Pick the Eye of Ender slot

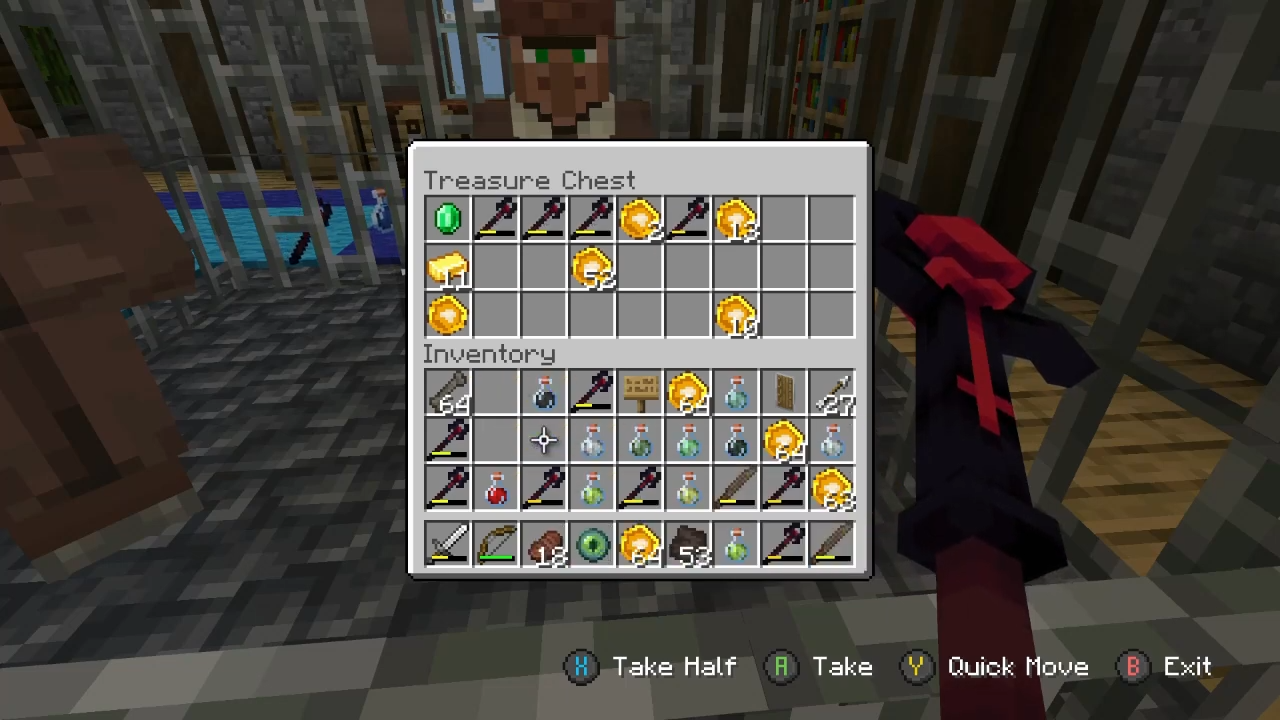click(591, 545)
